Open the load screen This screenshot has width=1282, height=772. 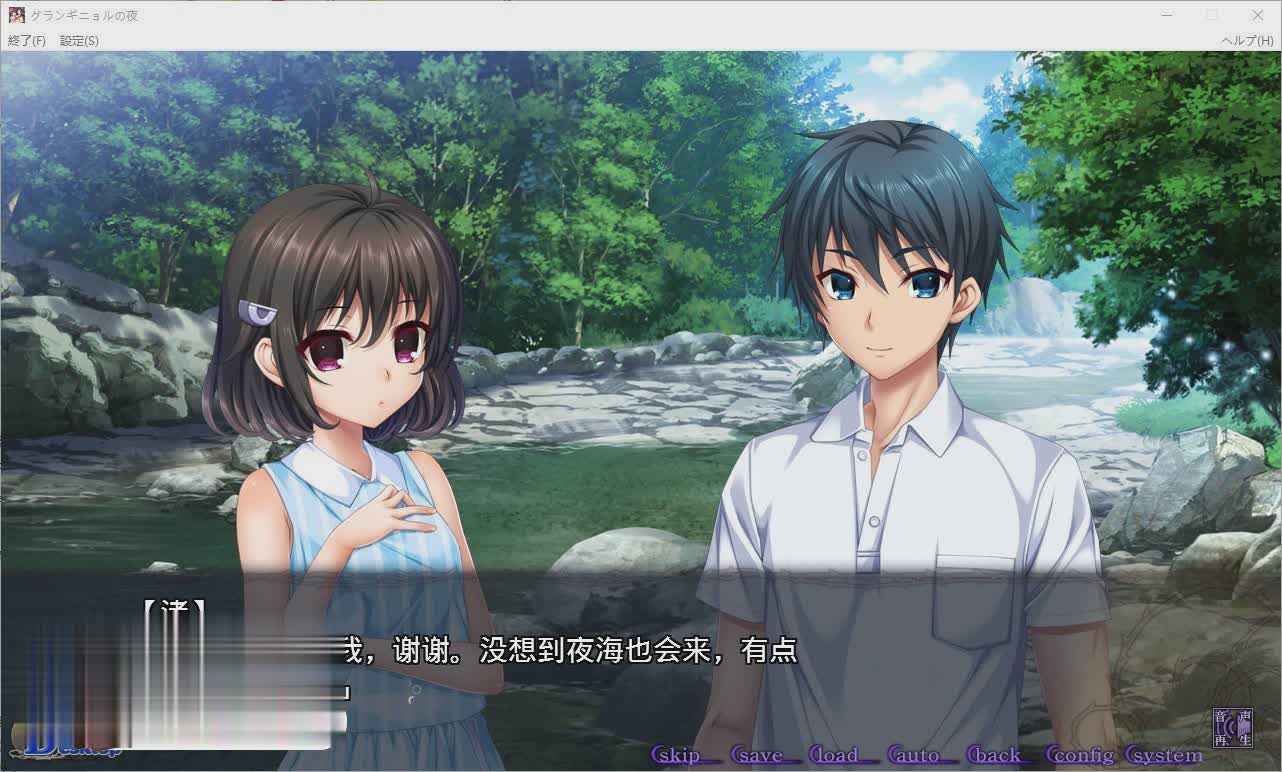[837, 756]
